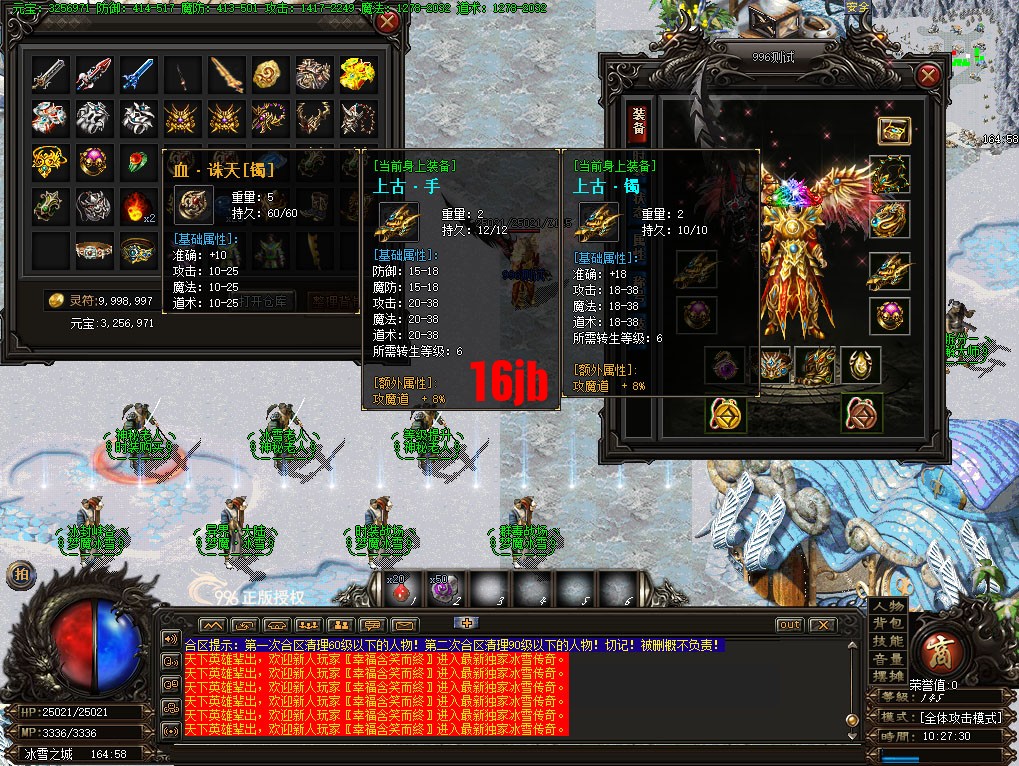Open the 背包 bag menu

click(x=888, y=623)
